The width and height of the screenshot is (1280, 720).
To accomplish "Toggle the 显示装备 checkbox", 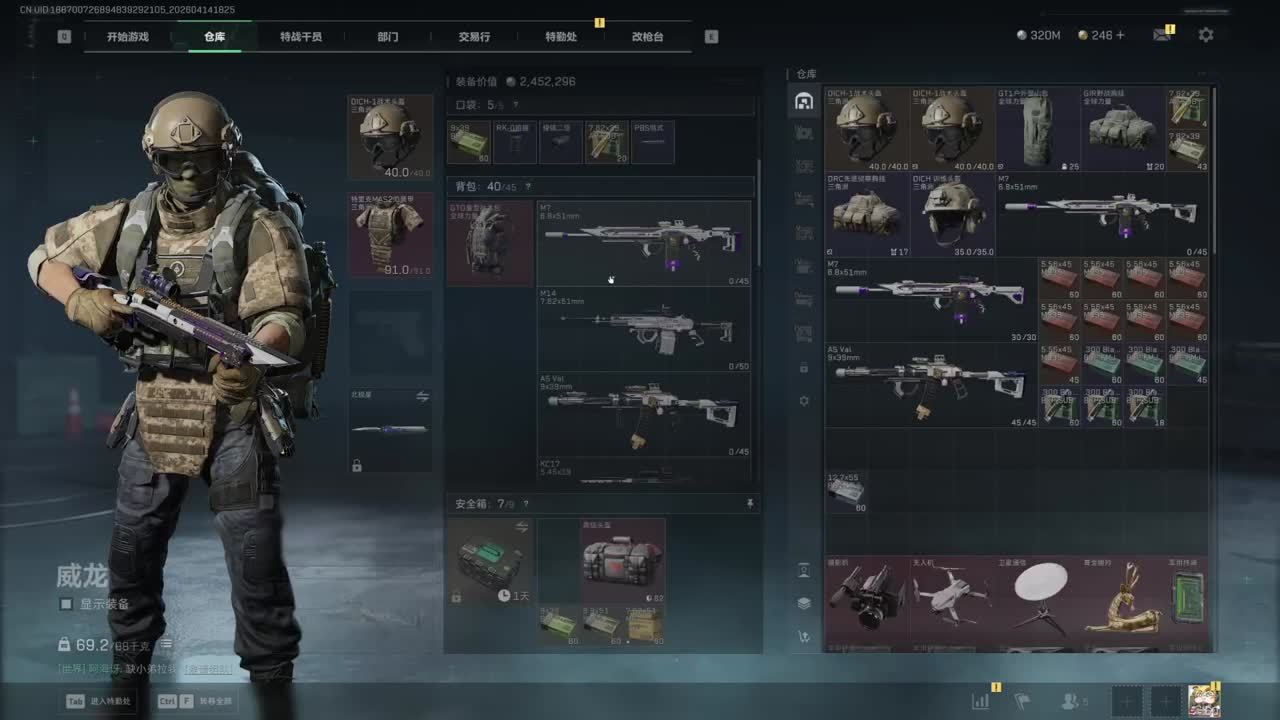I will coord(66,604).
